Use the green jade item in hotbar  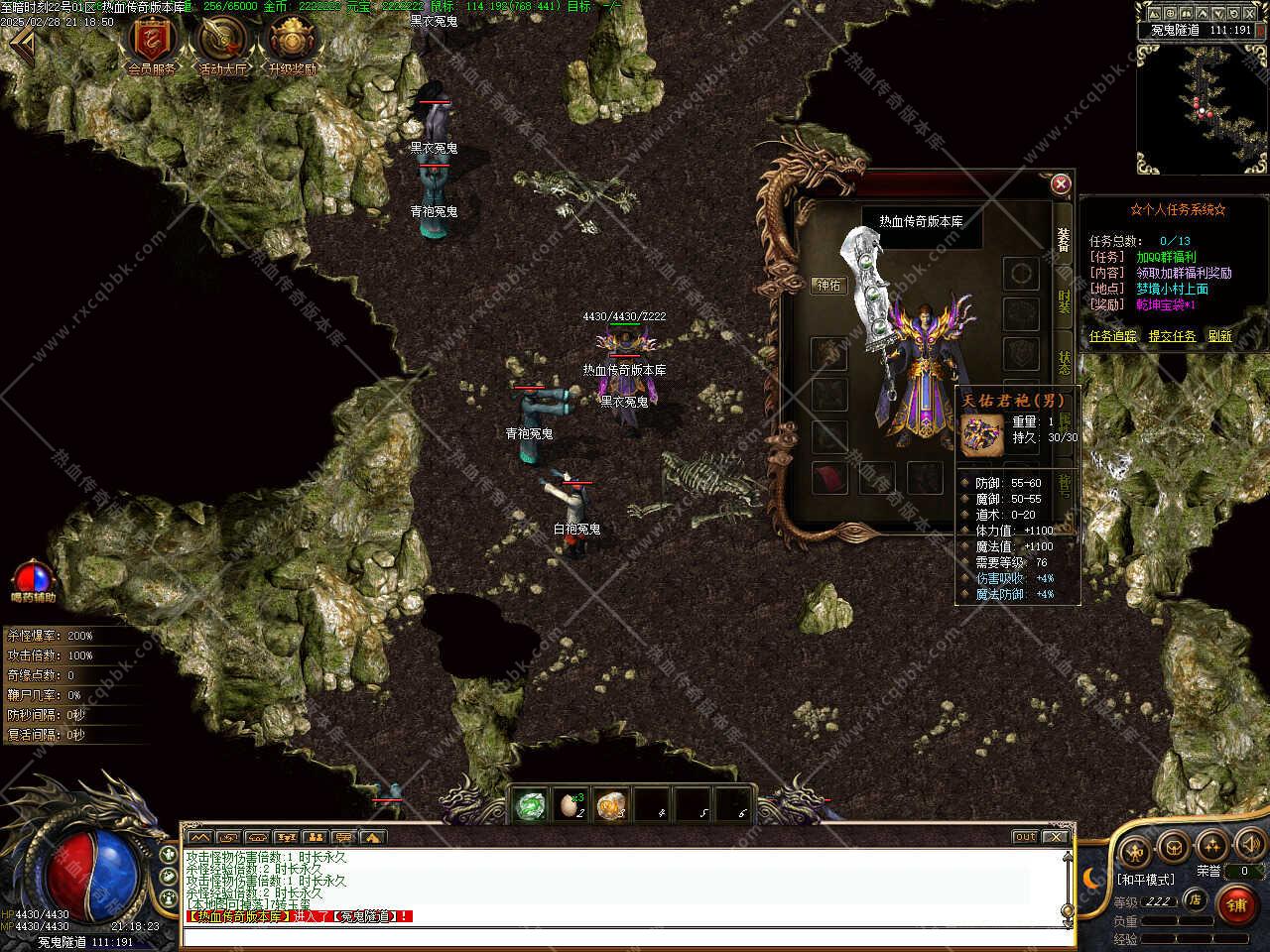click(x=531, y=805)
